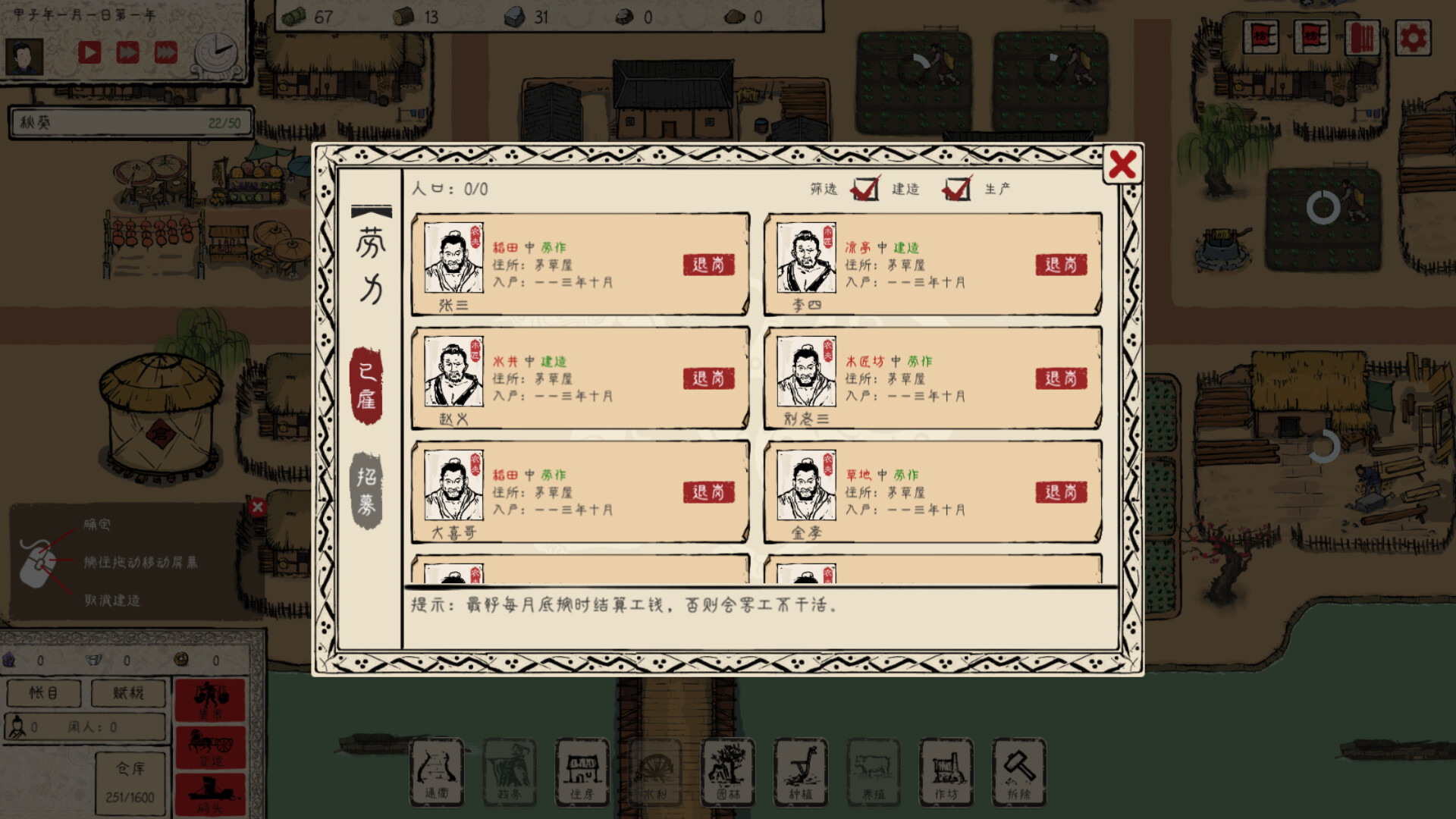Viewport: 1456px width, 819px height.
Task: Uncheck the 生产 filter checkbox
Action: point(959,190)
